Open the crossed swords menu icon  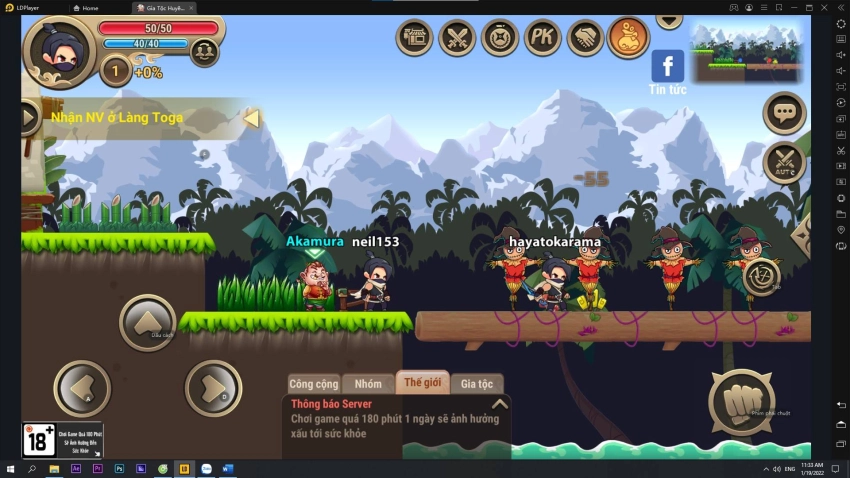click(457, 38)
